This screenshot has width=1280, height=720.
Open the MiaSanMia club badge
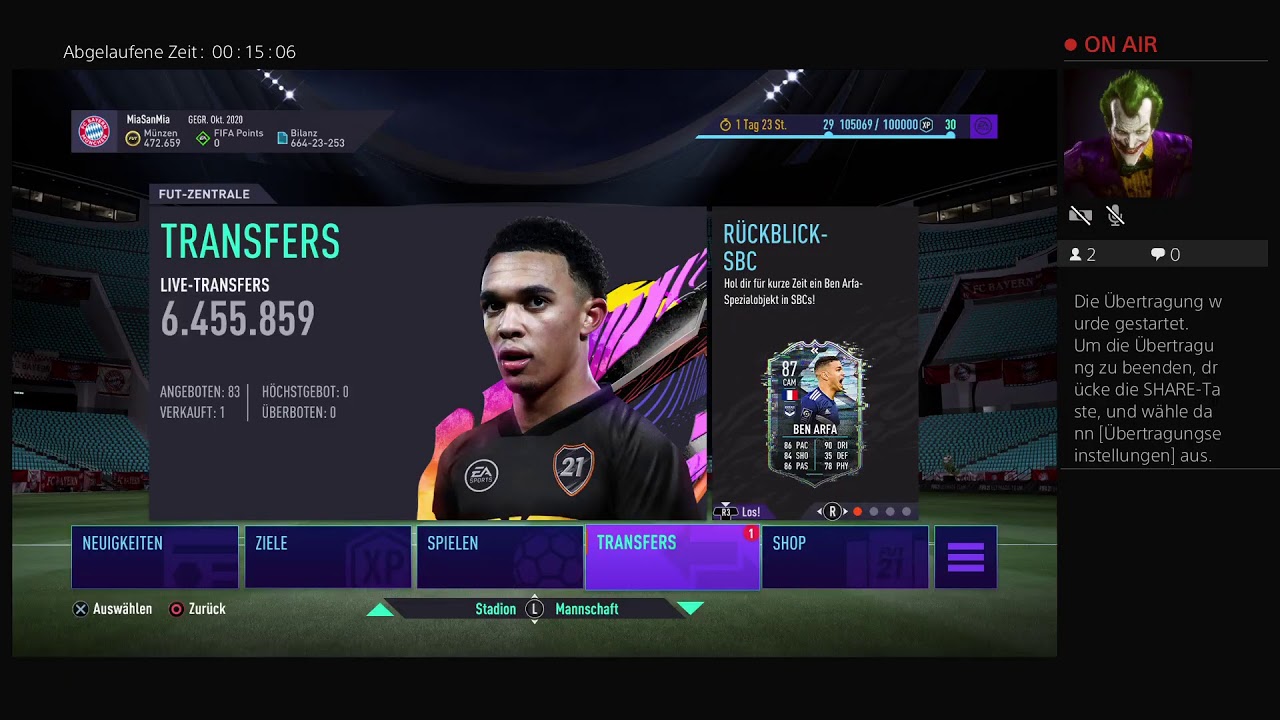click(95, 131)
